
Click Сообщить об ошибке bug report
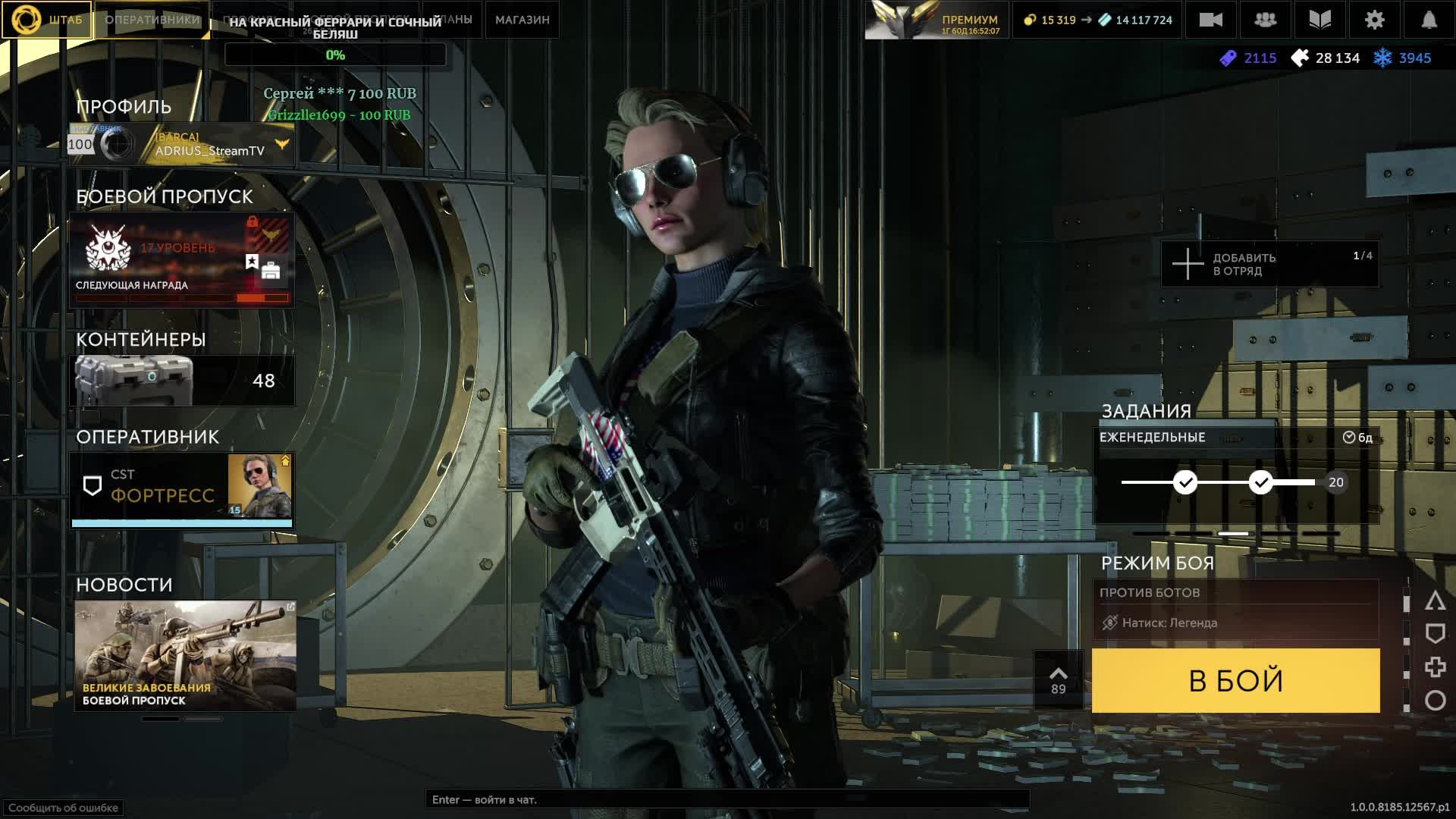coord(63,808)
